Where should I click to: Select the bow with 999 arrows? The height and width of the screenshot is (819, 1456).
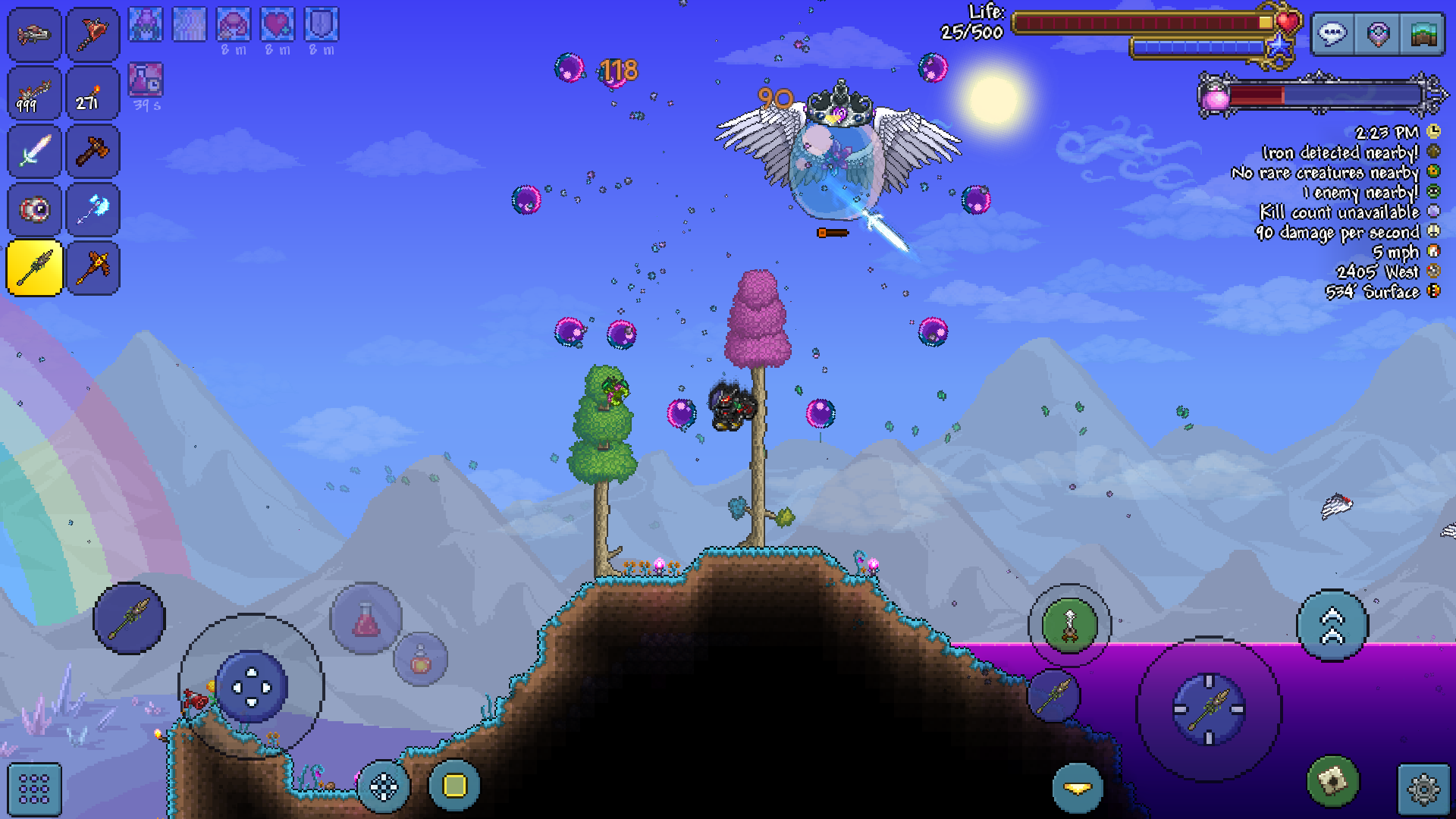tap(33, 93)
